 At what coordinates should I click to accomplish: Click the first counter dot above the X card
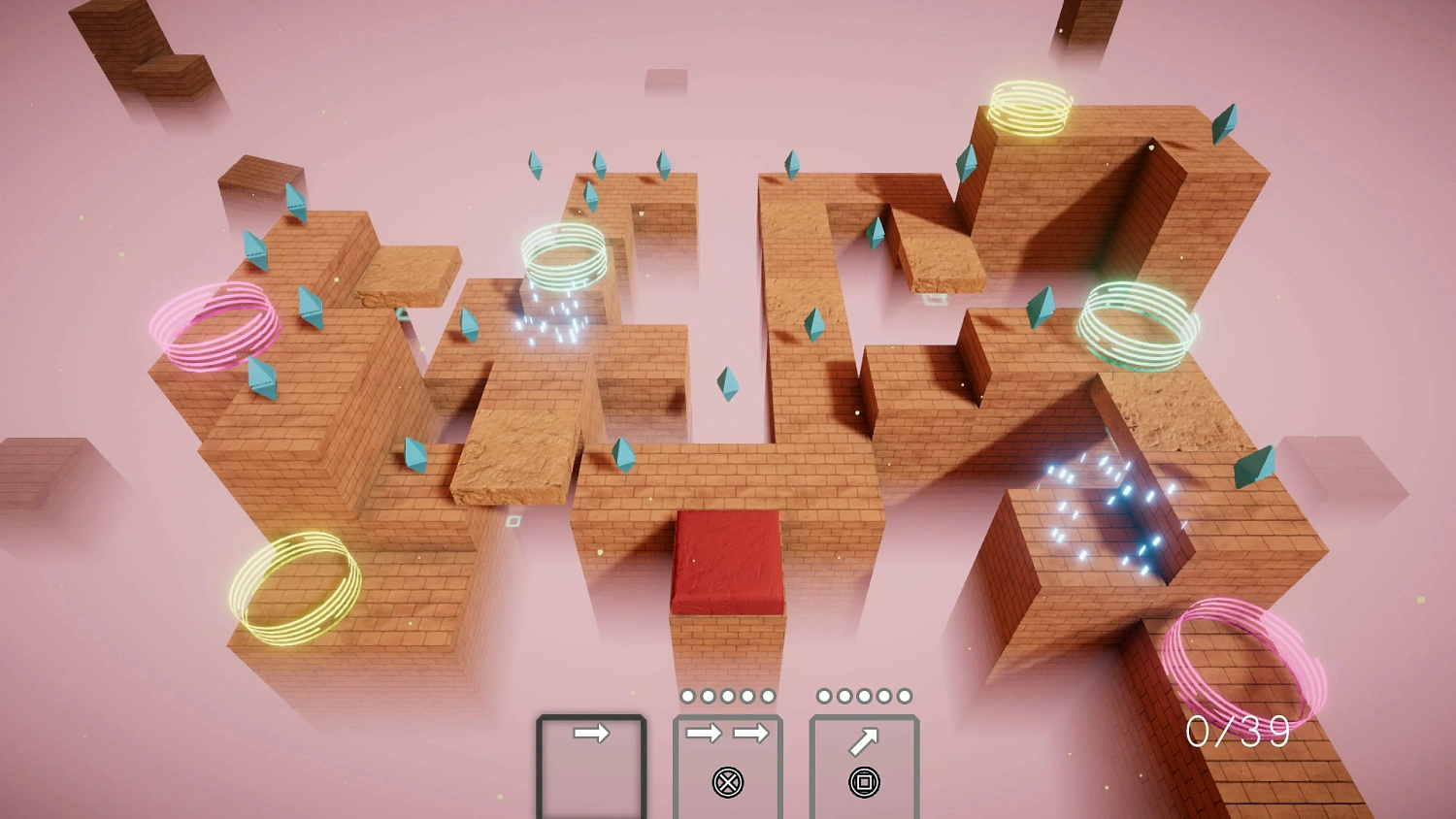pyautogui.click(x=686, y=695)
